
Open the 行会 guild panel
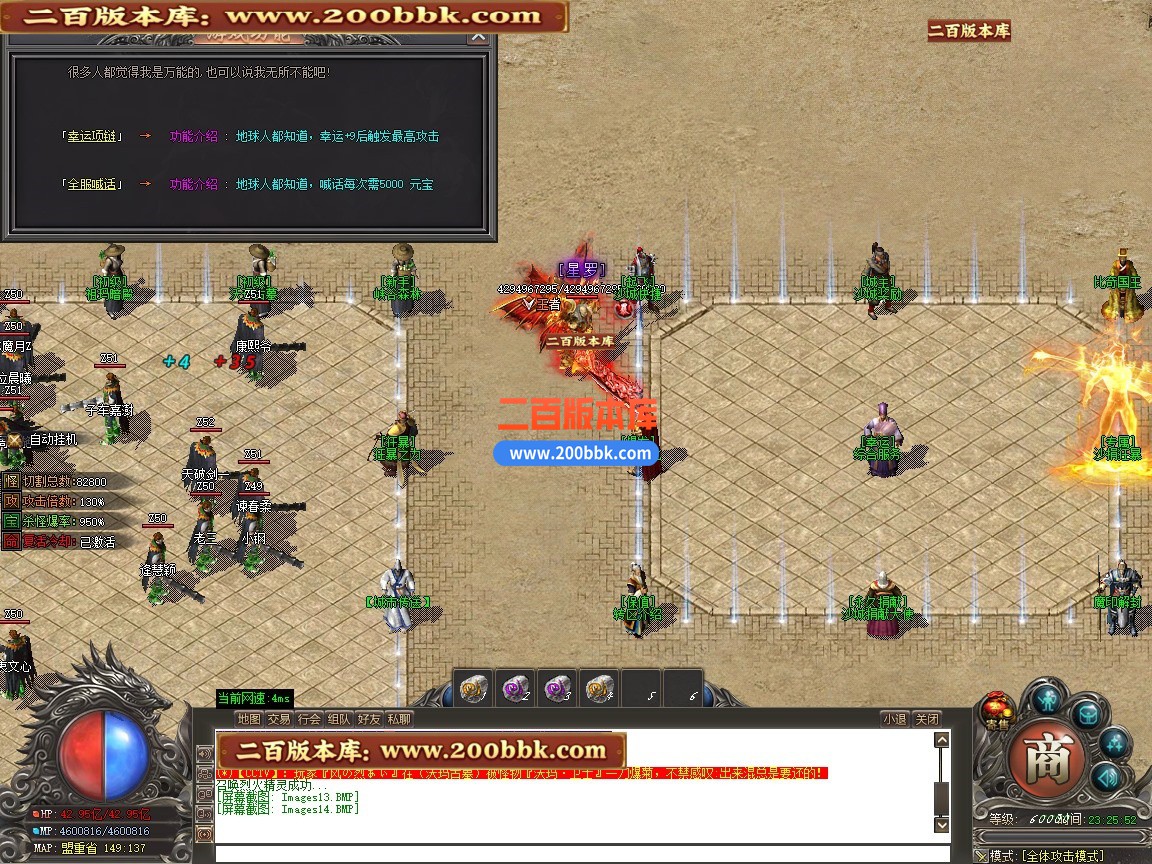tap(309, 719)
